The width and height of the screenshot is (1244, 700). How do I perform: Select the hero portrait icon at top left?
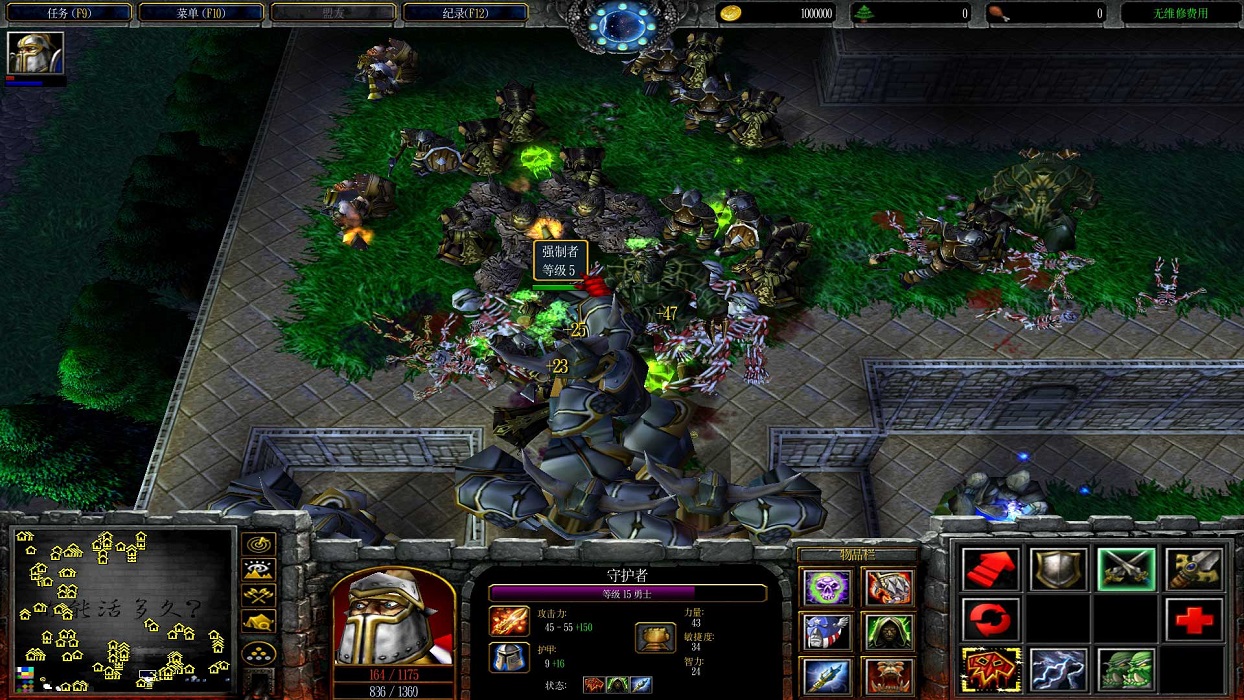pos(35,53)
